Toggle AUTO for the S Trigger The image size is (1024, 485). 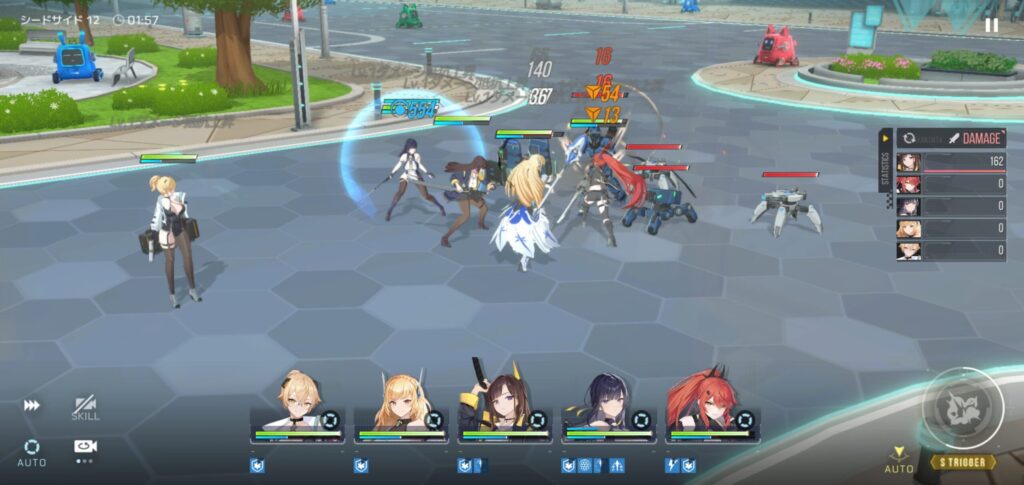(899, 460)
